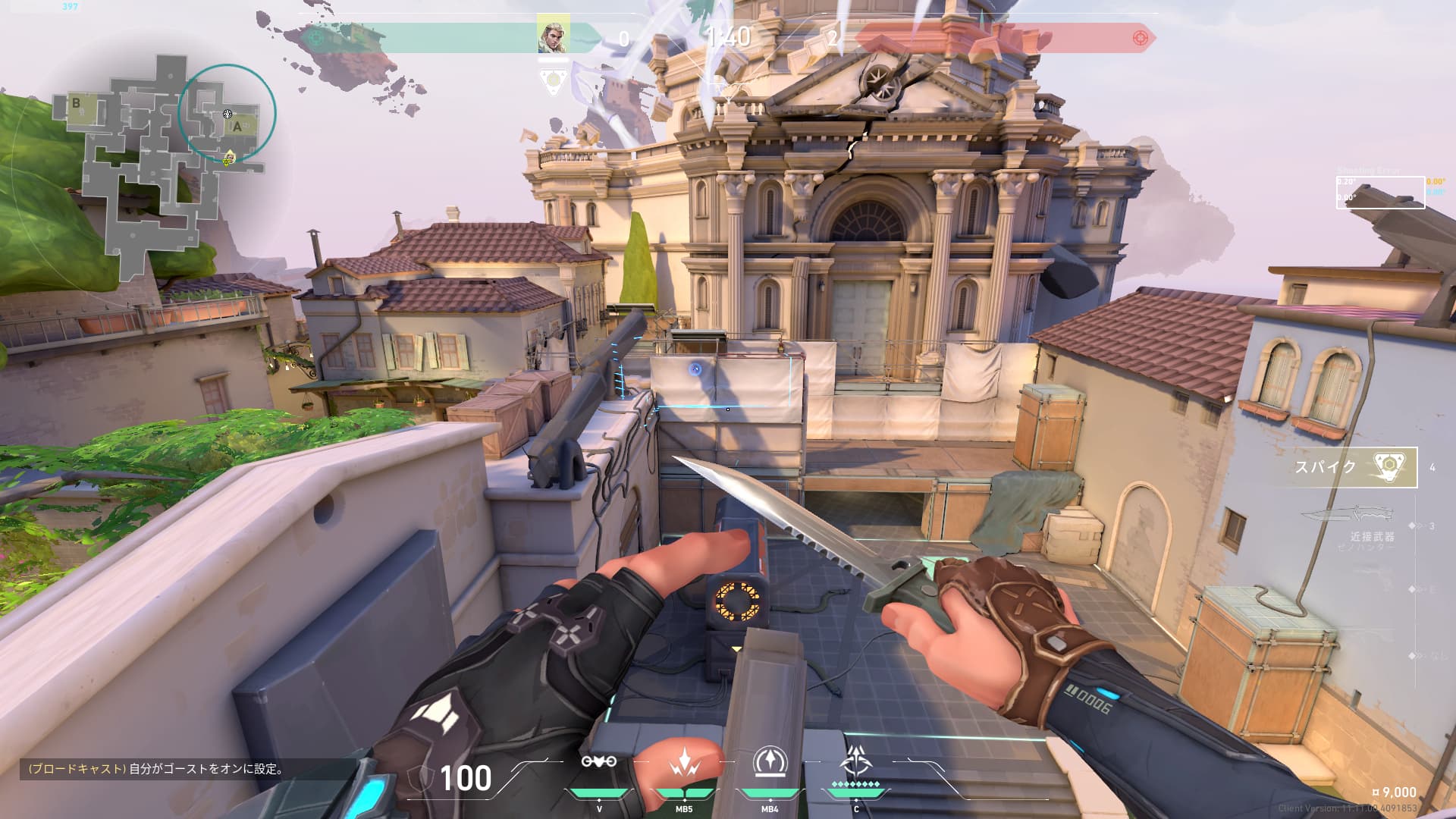Select the Shock Bolt ability icon
Viewport: 1456px width, 819px height.
[684, 763]
